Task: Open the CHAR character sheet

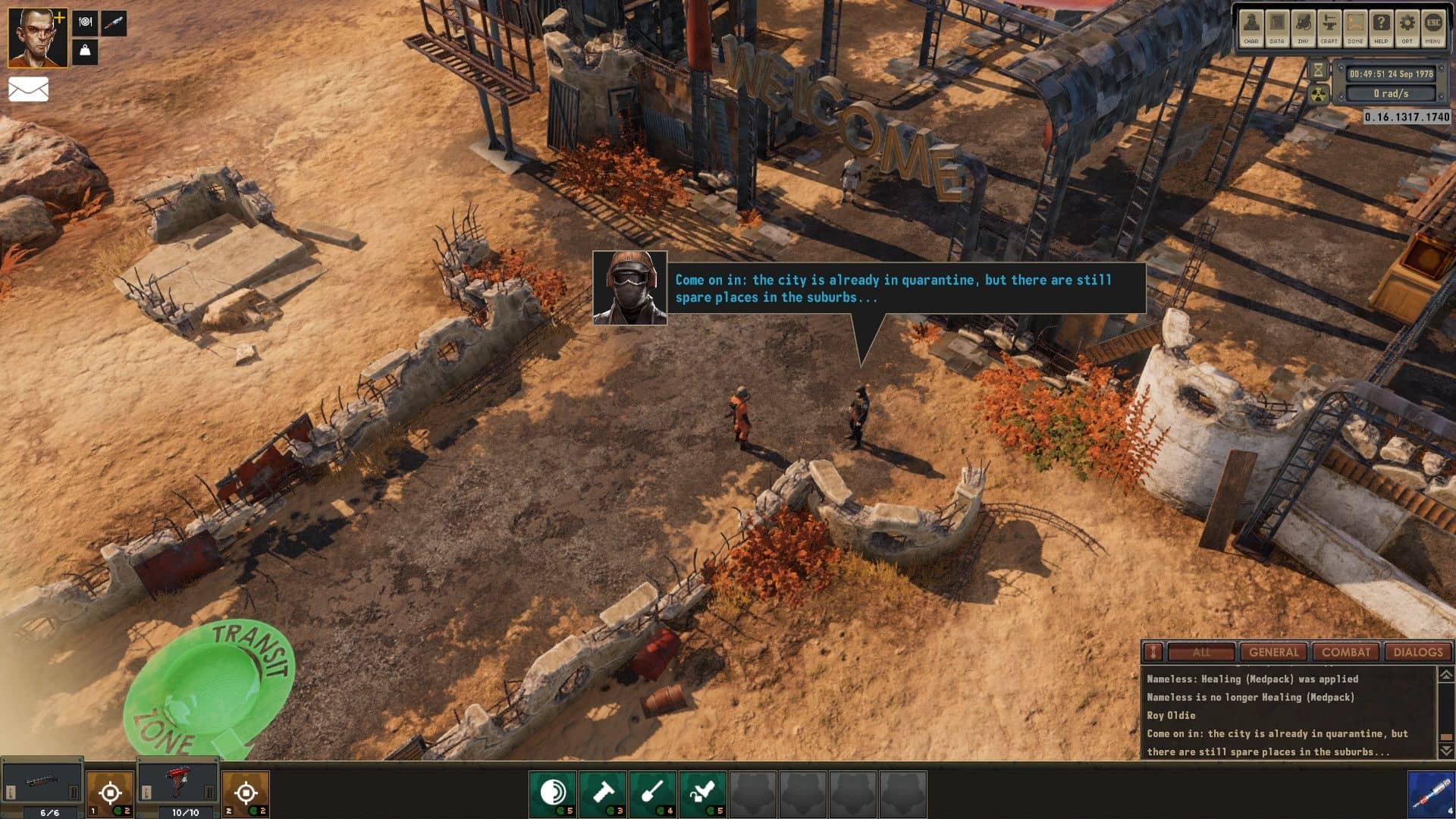Action: pos(1251,27)
